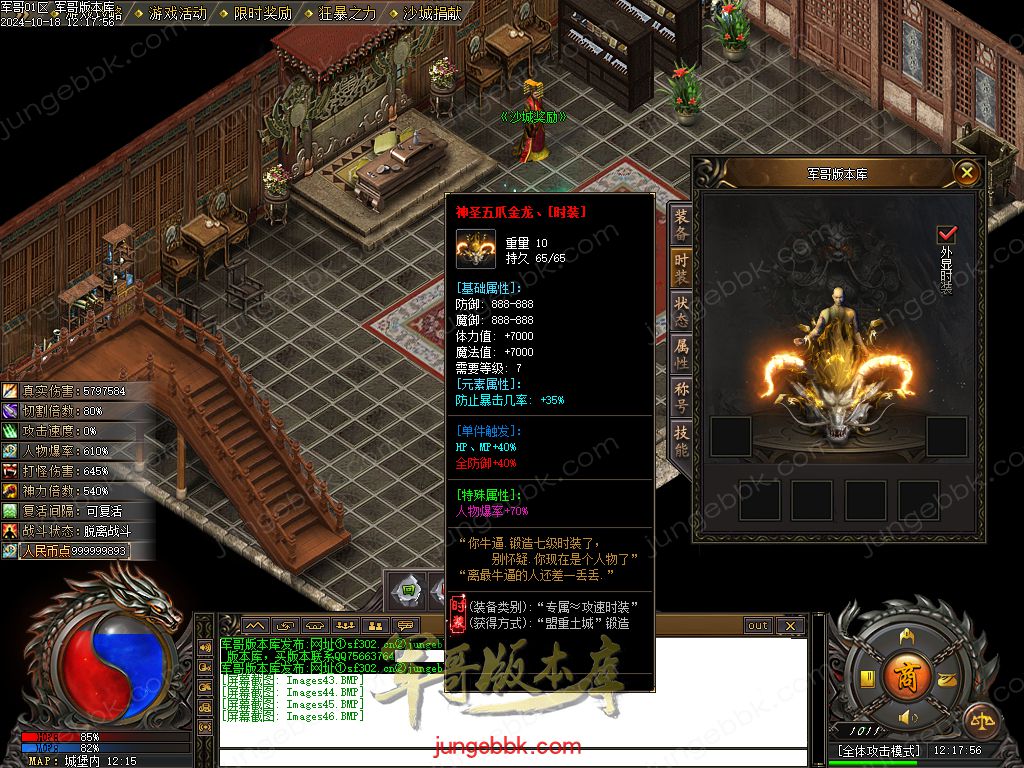Open the 沙城捐献 menu
The width and height of the screenshot is (1024, 768).
point(432,14)
